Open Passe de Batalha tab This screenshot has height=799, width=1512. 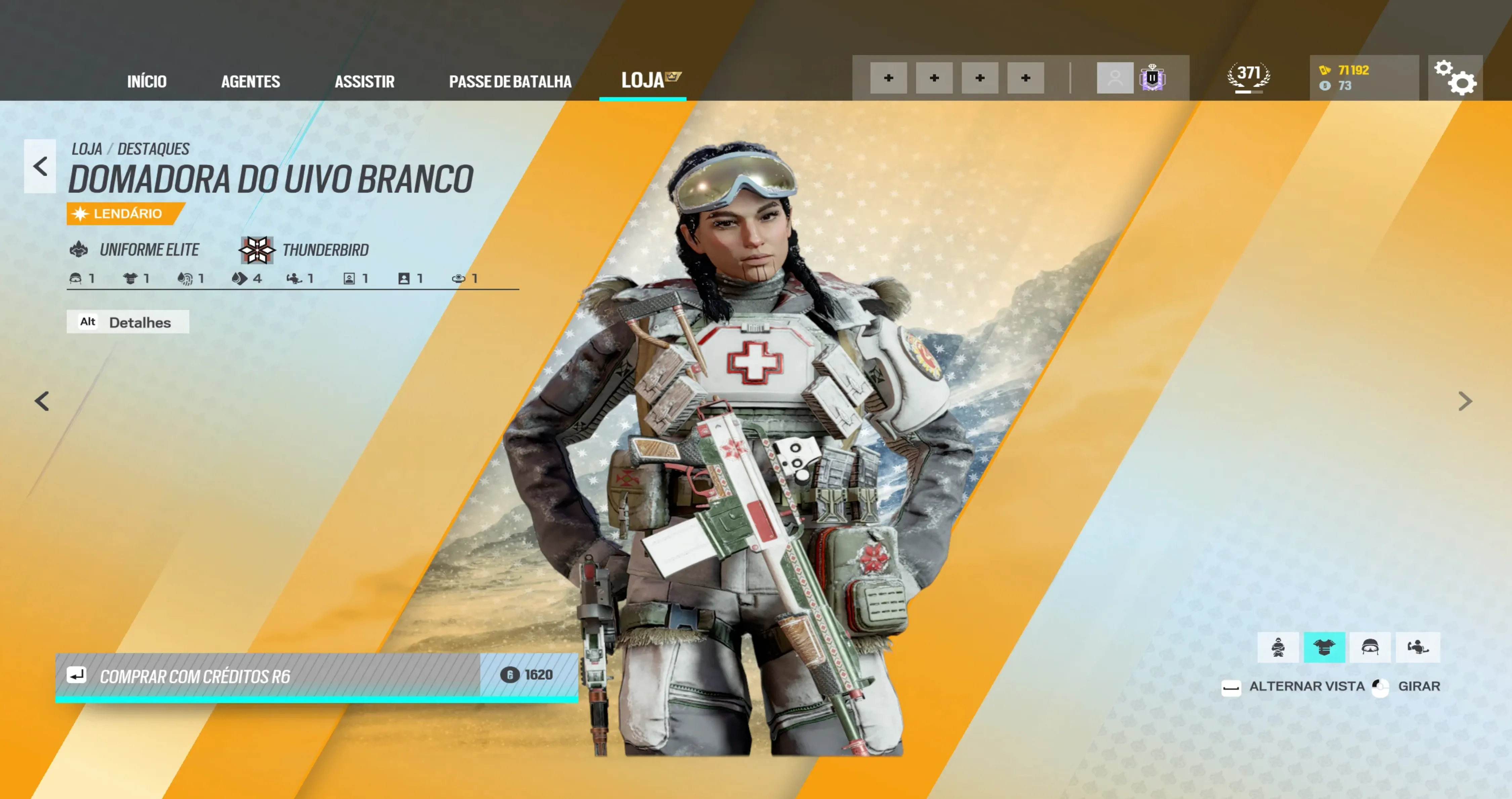(509, 81)
